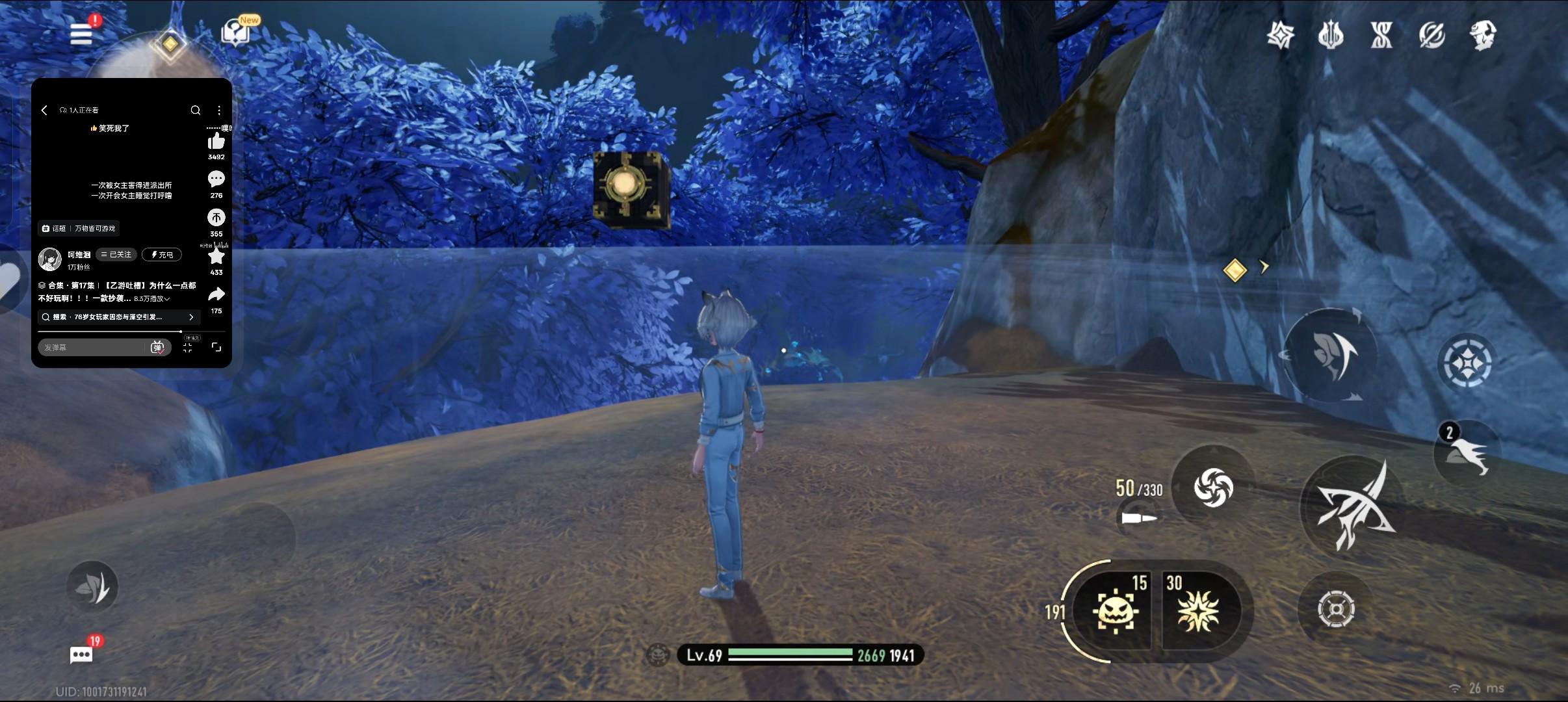The width and height of the screenshot is (1568, 702).
Task: Tap the round crosshair target-lock button
Action: (x=1336, y=609)
